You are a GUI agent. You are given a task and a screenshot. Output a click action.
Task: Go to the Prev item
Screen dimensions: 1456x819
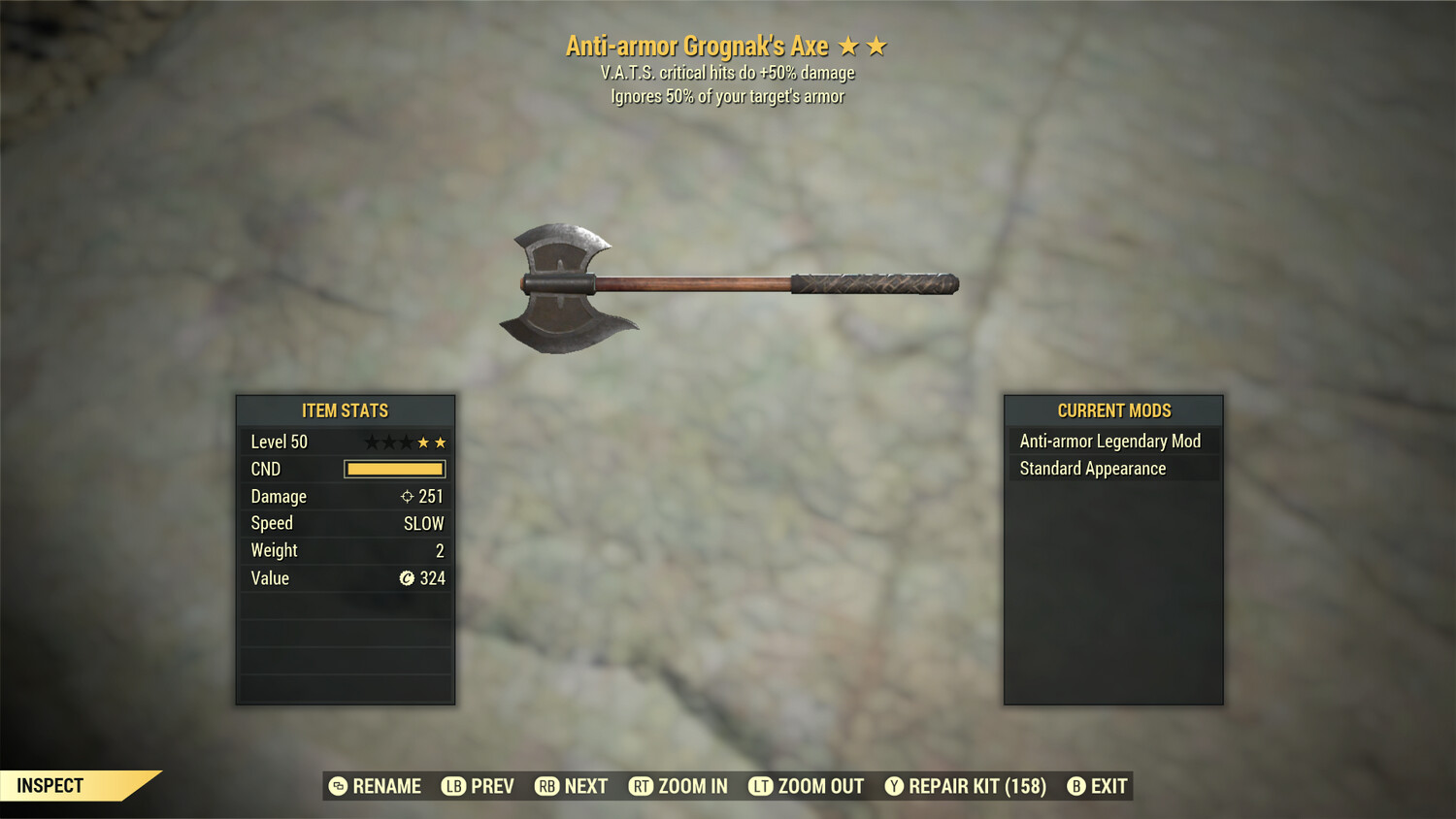[479, 786]
